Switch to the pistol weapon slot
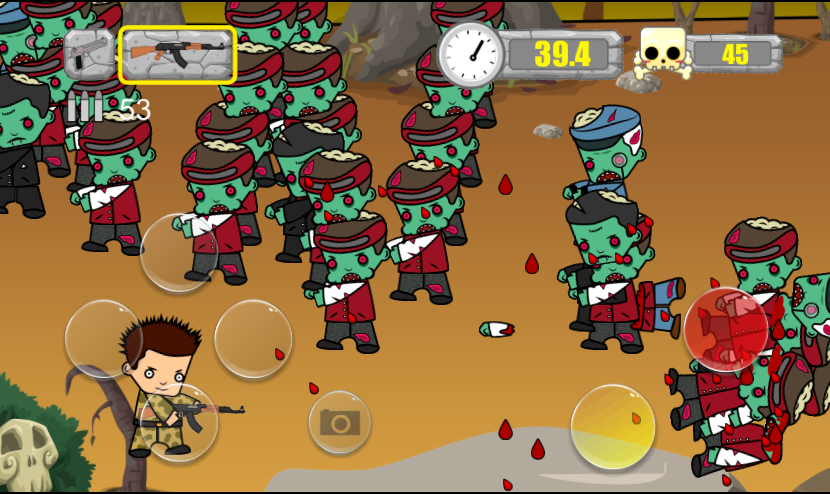This screenshot has width=830, height=494. pyautogui.click(x=89, y=54)
